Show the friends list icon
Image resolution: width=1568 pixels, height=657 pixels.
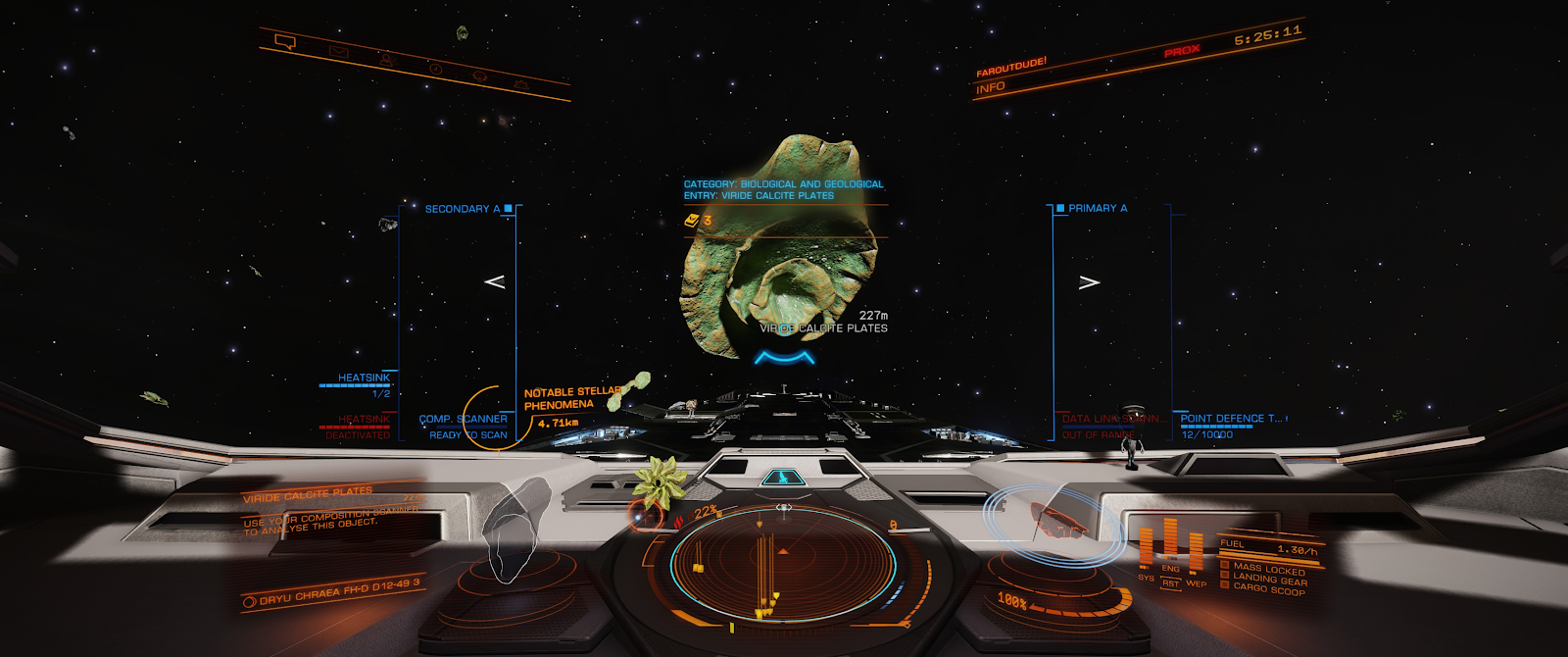pos(386,60)
